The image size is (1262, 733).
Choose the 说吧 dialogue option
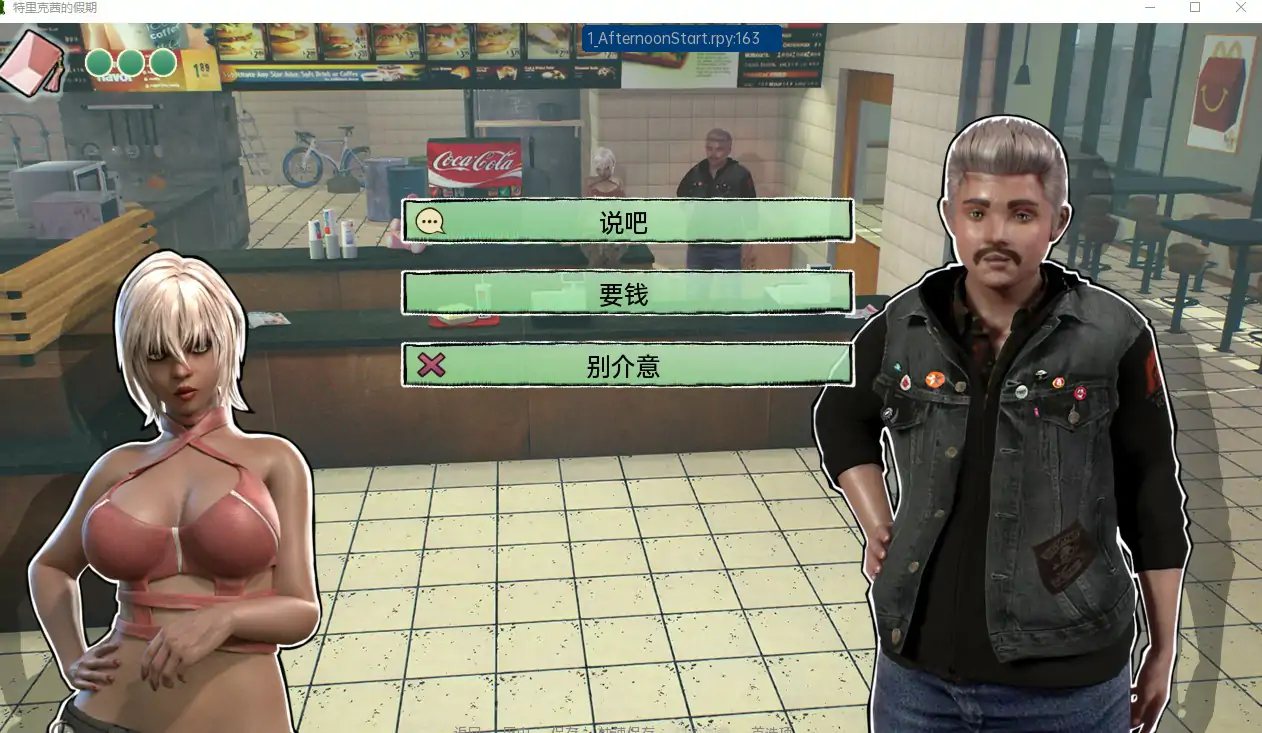(626, 221)
